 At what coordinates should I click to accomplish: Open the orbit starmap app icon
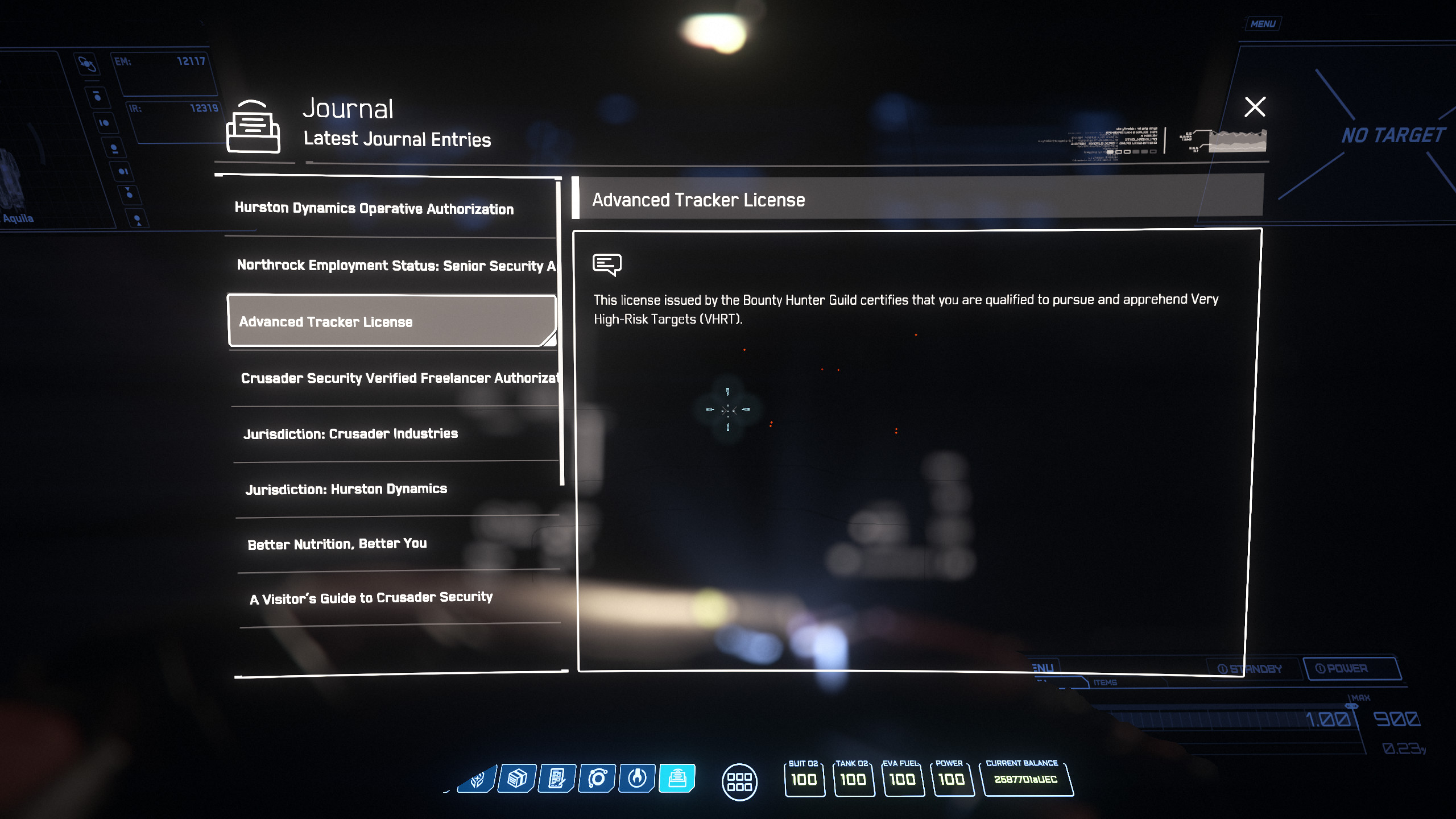tap(597, 778)
